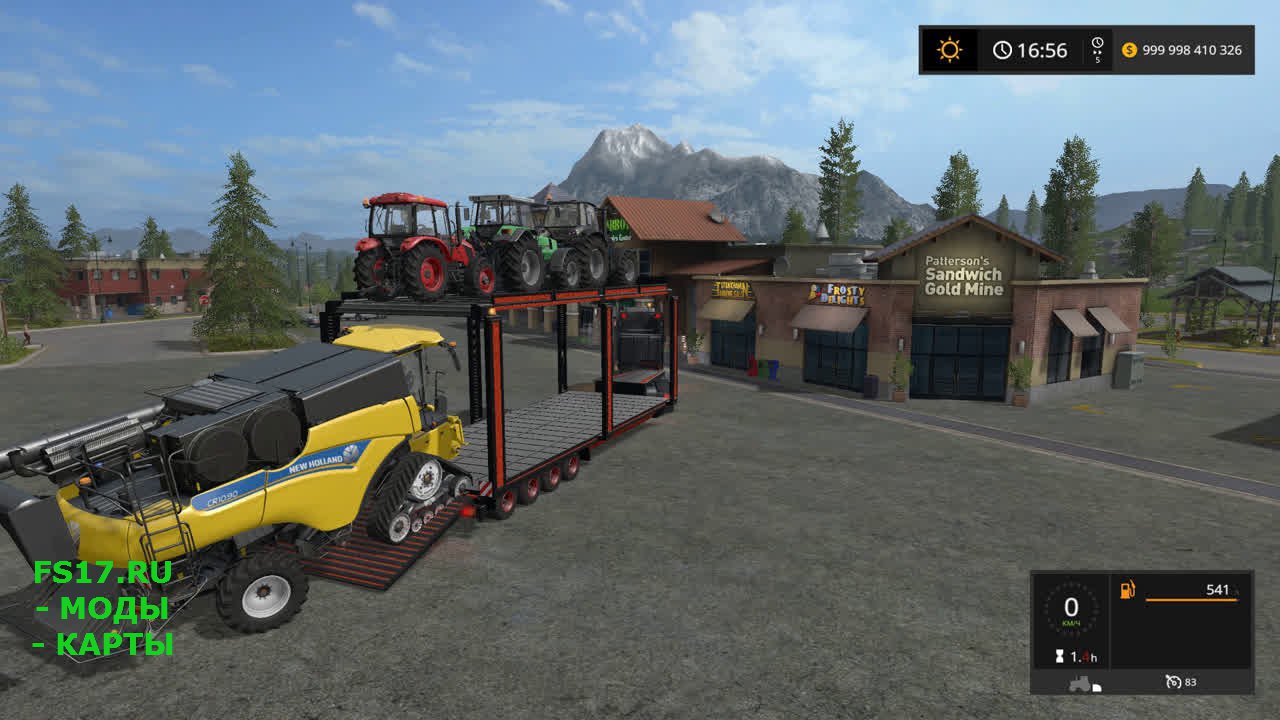
Task: Click the orange fuel pump icon
Action: coord(1127,590)
